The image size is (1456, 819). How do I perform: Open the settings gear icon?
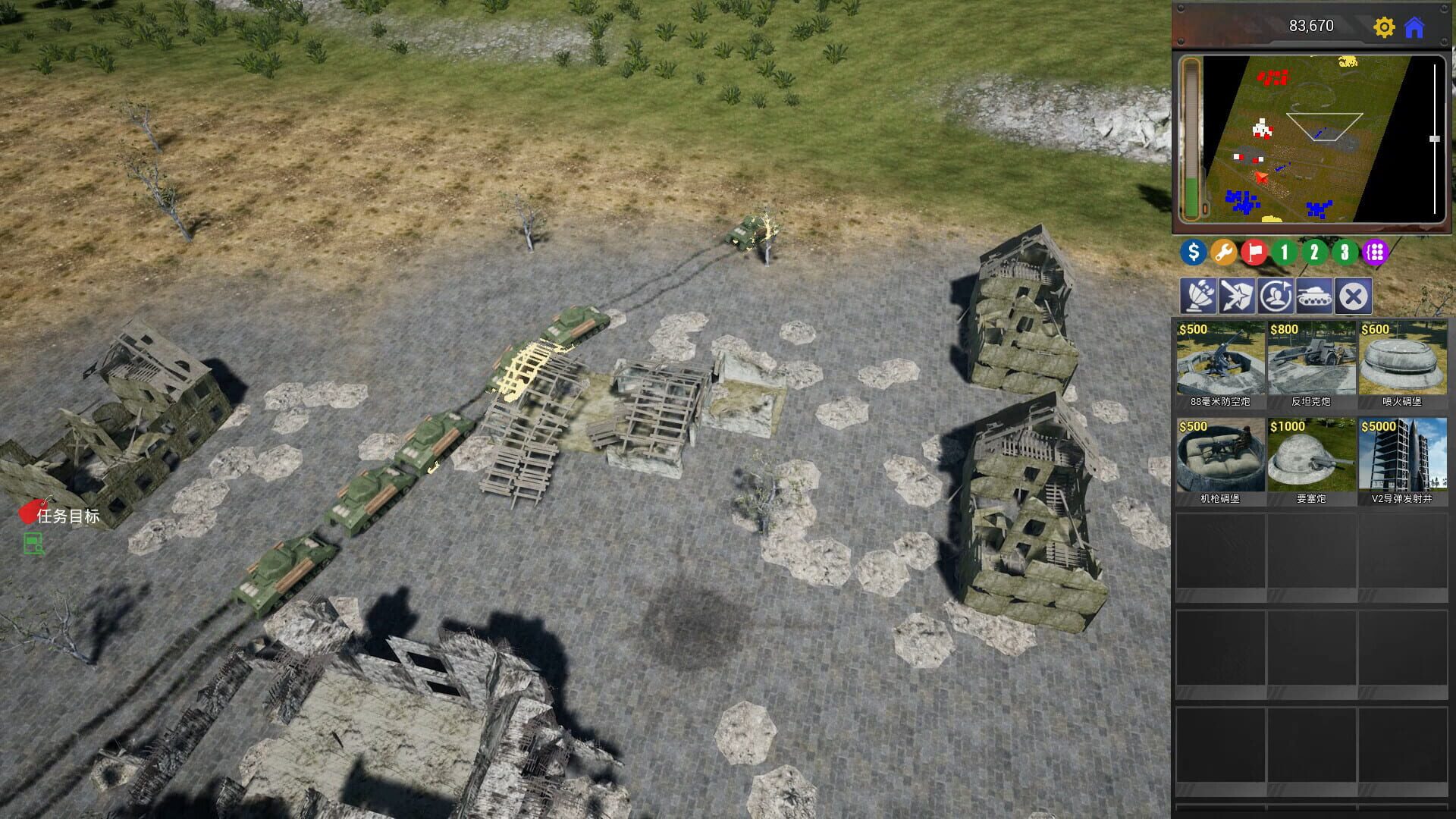click(1386, 26)
